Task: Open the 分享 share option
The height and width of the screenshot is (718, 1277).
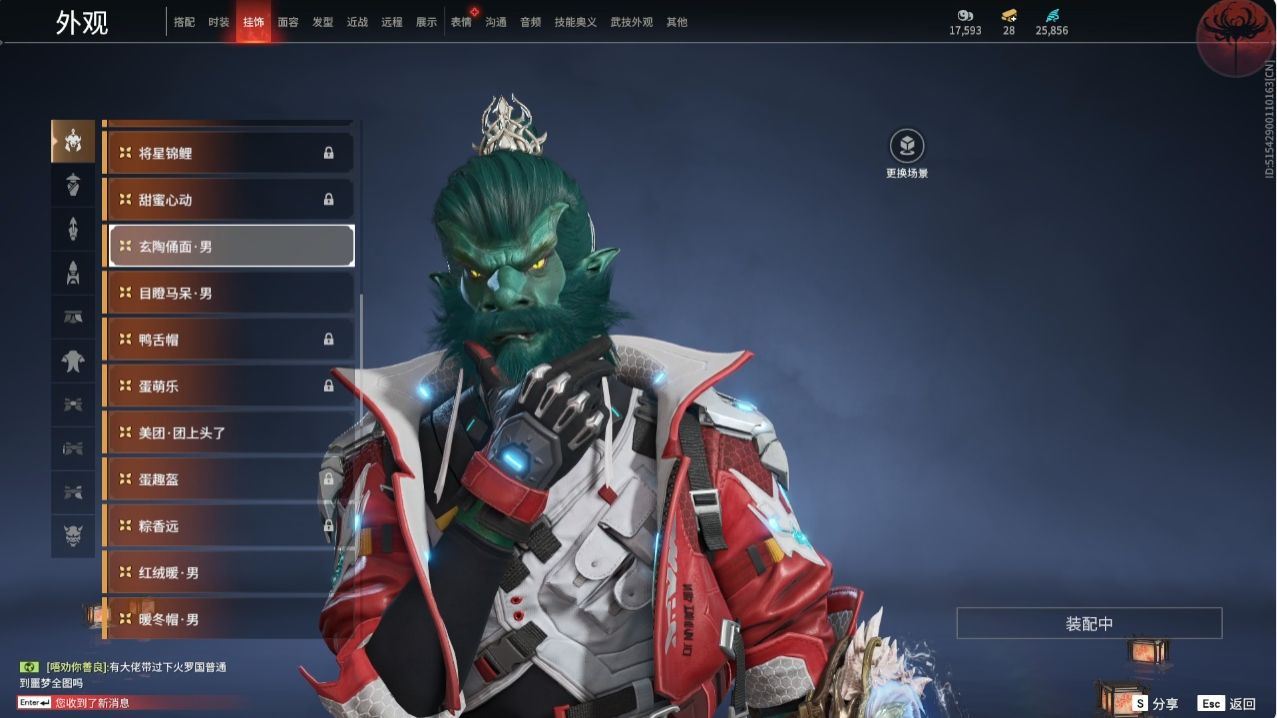Action: (x=1155, y=704)
